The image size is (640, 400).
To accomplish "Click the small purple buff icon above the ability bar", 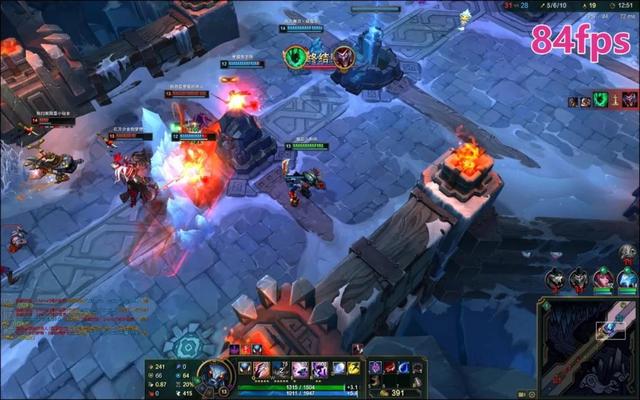I will coord(233,349).
